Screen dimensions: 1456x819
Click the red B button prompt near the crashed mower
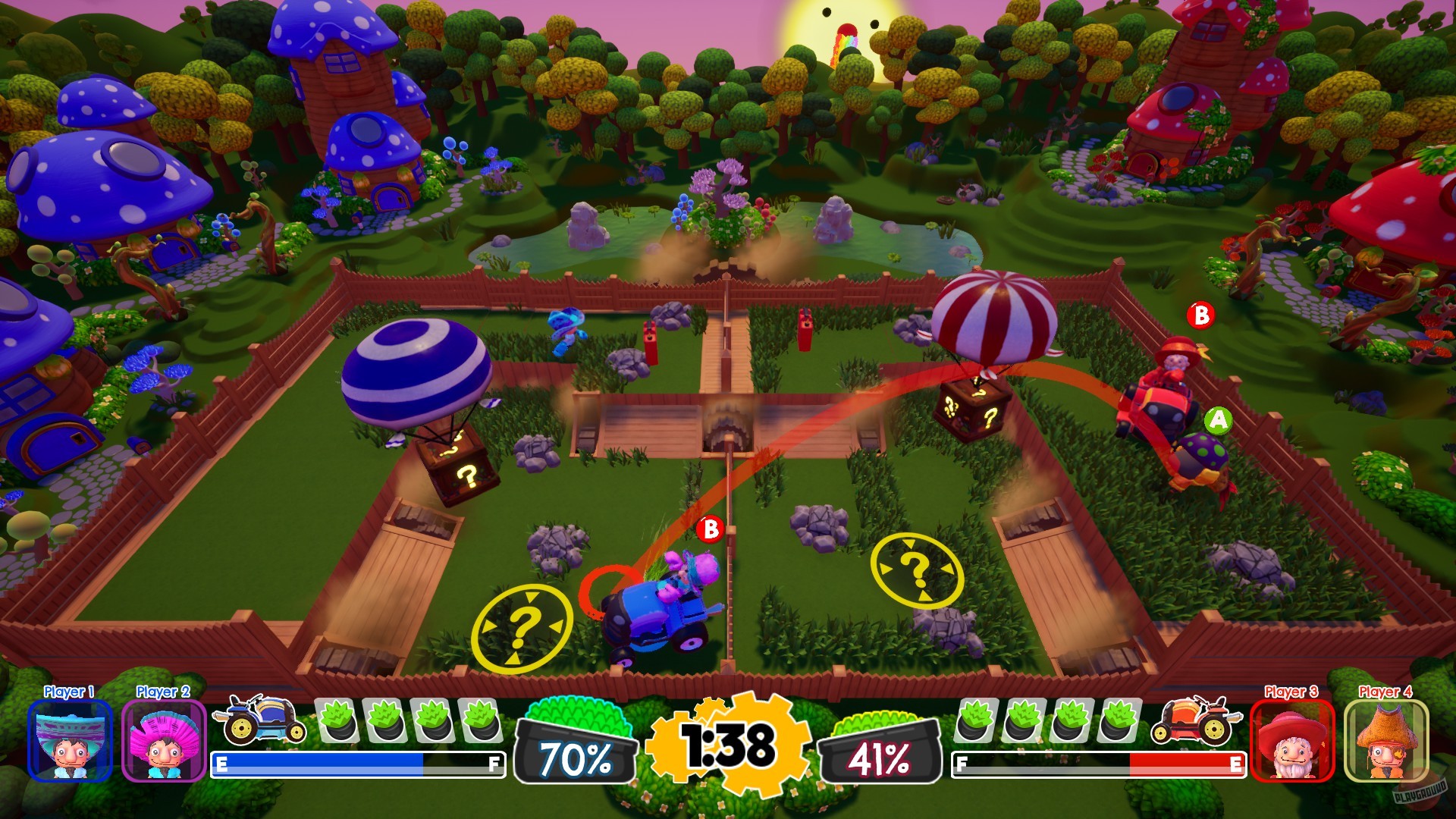(x=1203, y=314)
